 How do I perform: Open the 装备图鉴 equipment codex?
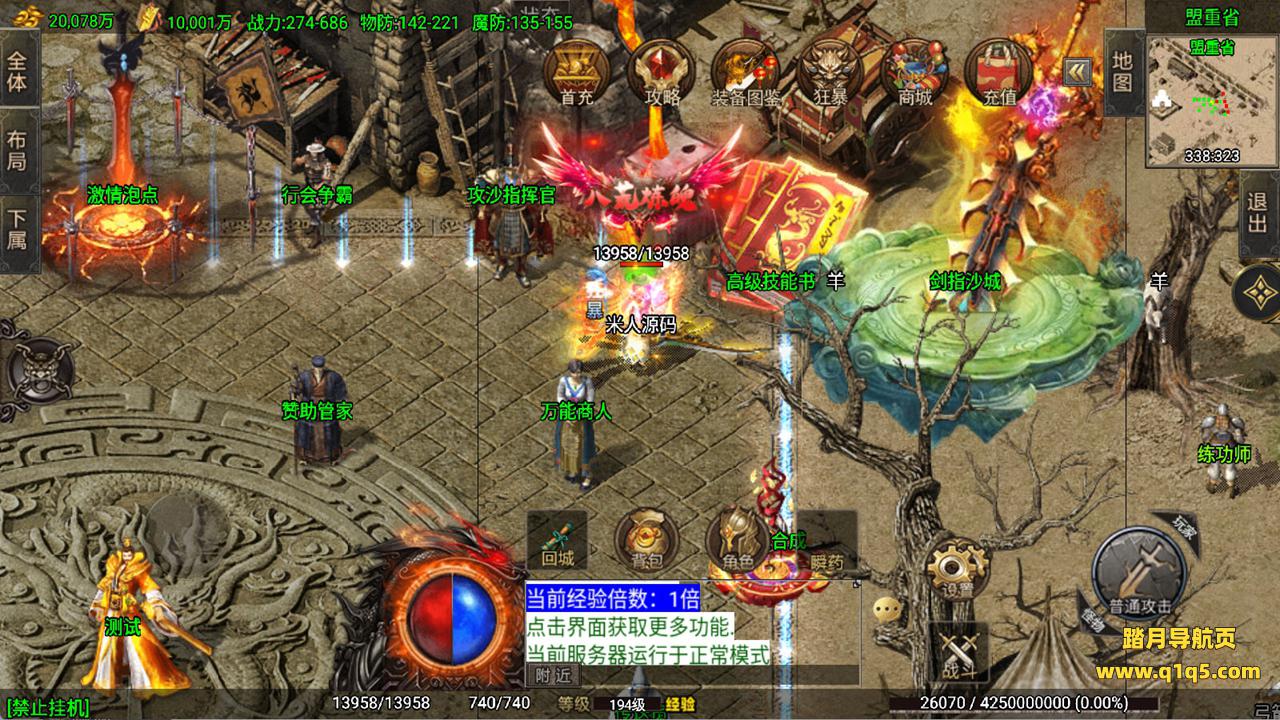746,70
